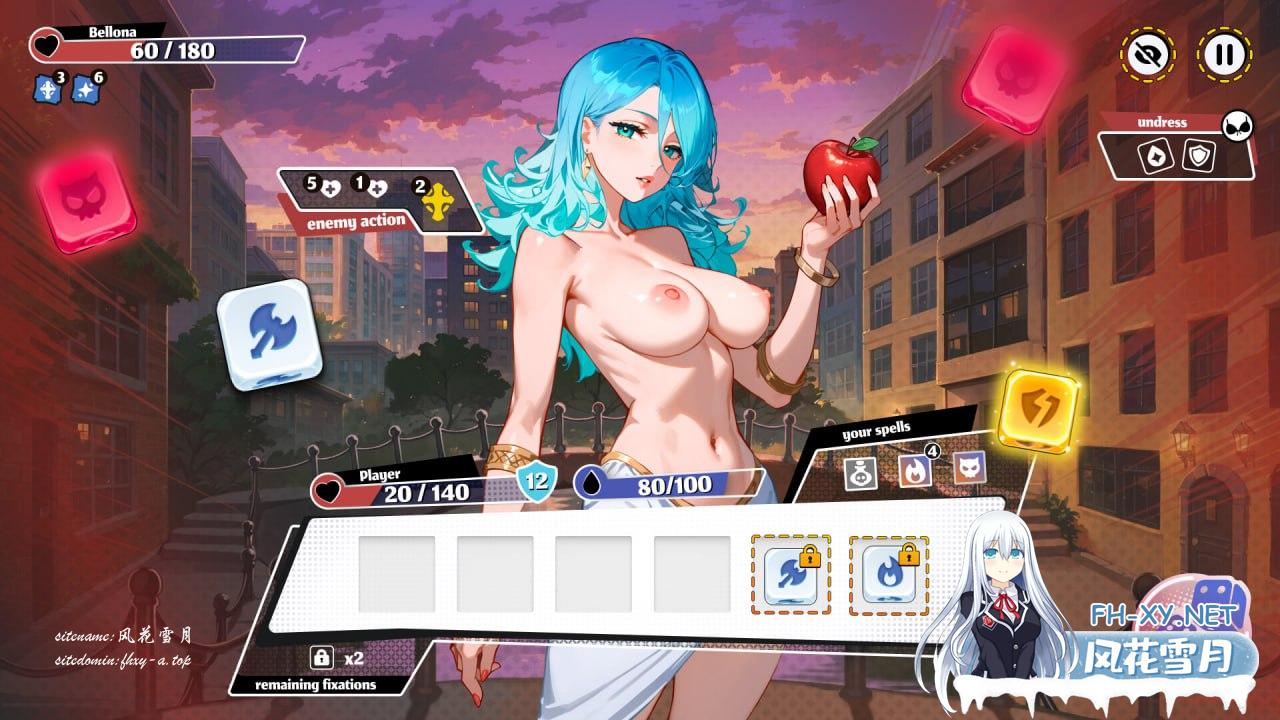Select the locked flame dice in the tray
Image resolution: width=1280 pixels, height=720 pixels.
point(888,575)
